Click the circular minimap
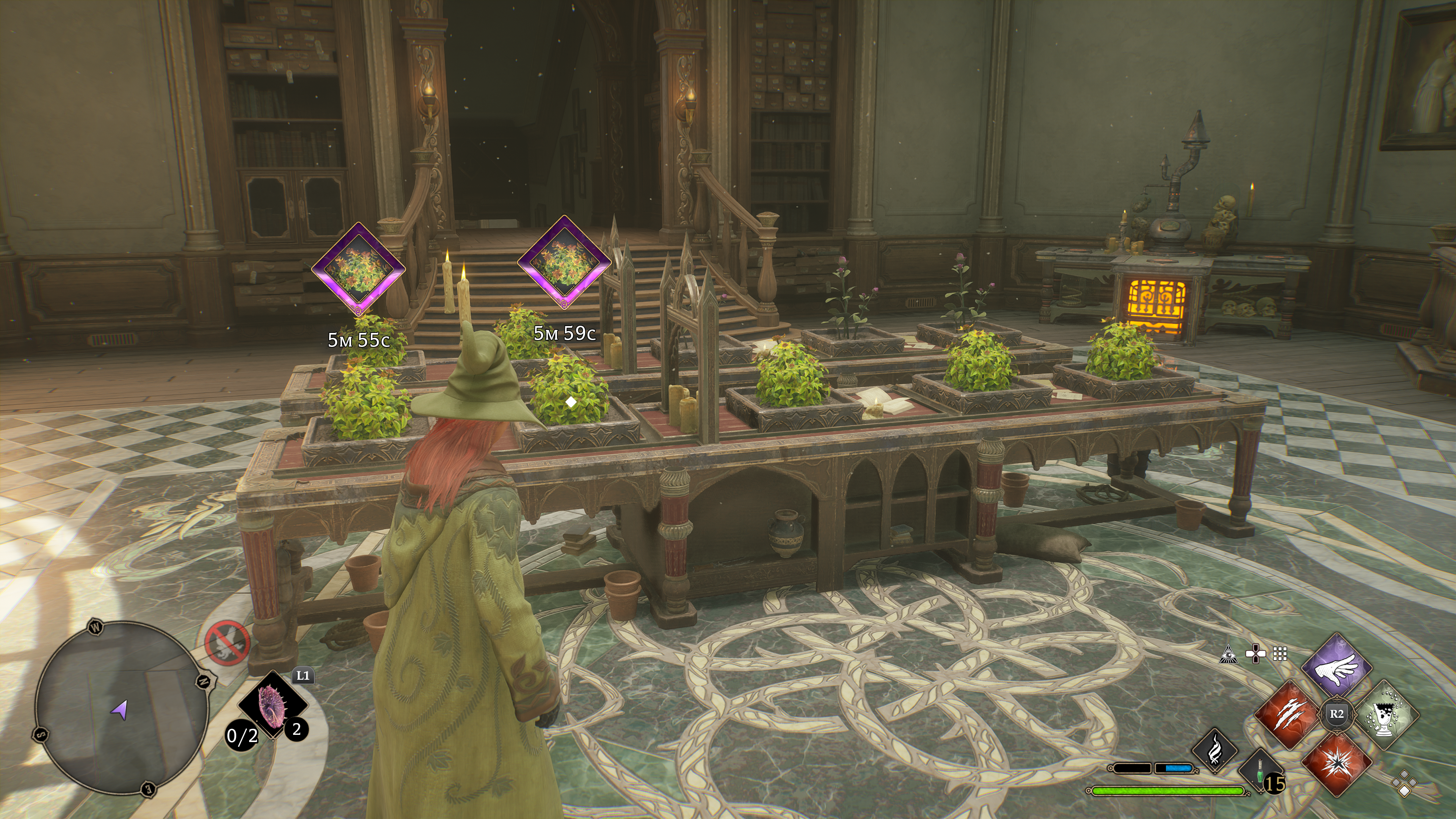 pos(121,709)
